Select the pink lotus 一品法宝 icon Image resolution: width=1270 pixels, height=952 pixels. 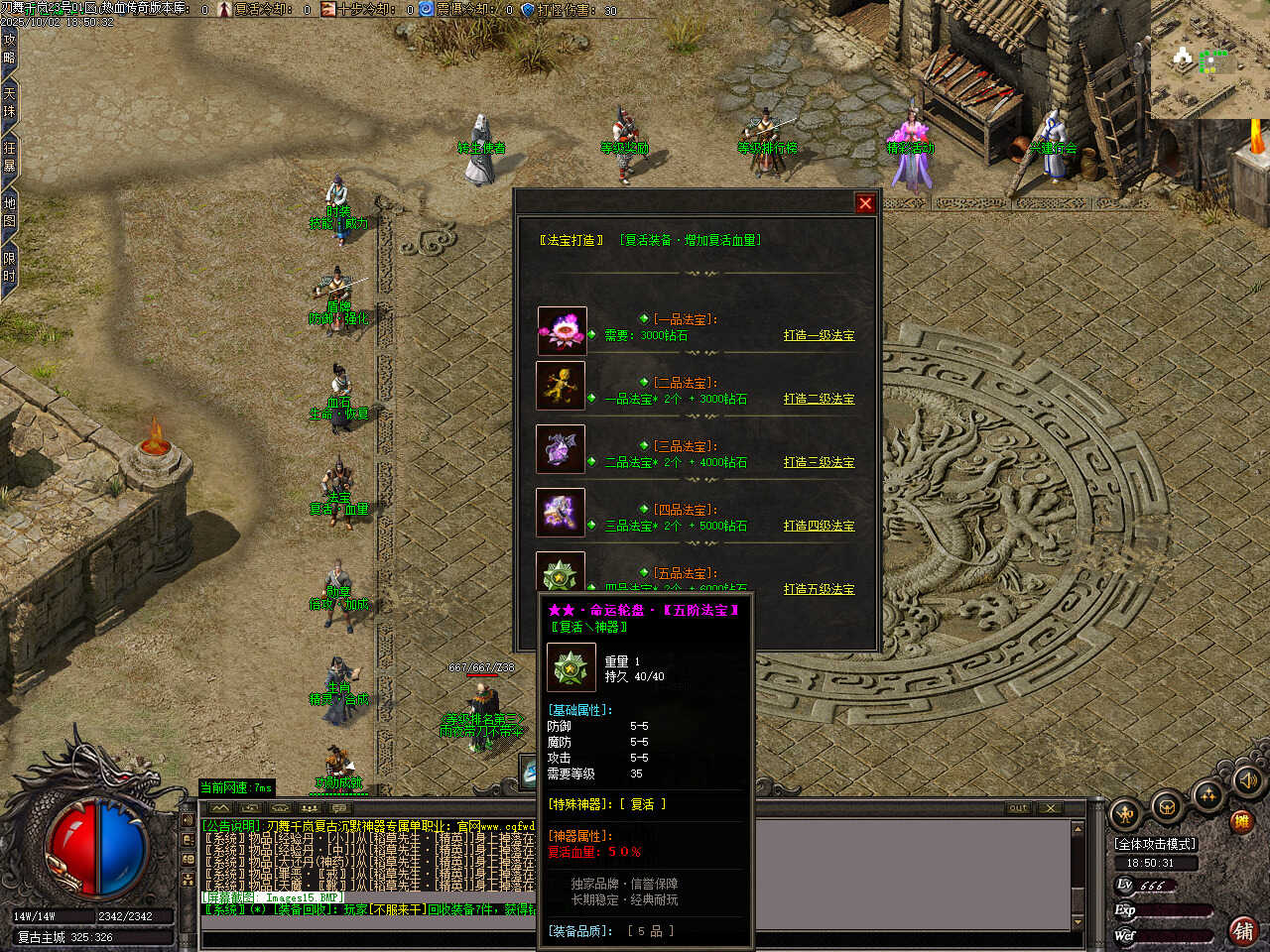pyautogui.click(x=562, y=330)
